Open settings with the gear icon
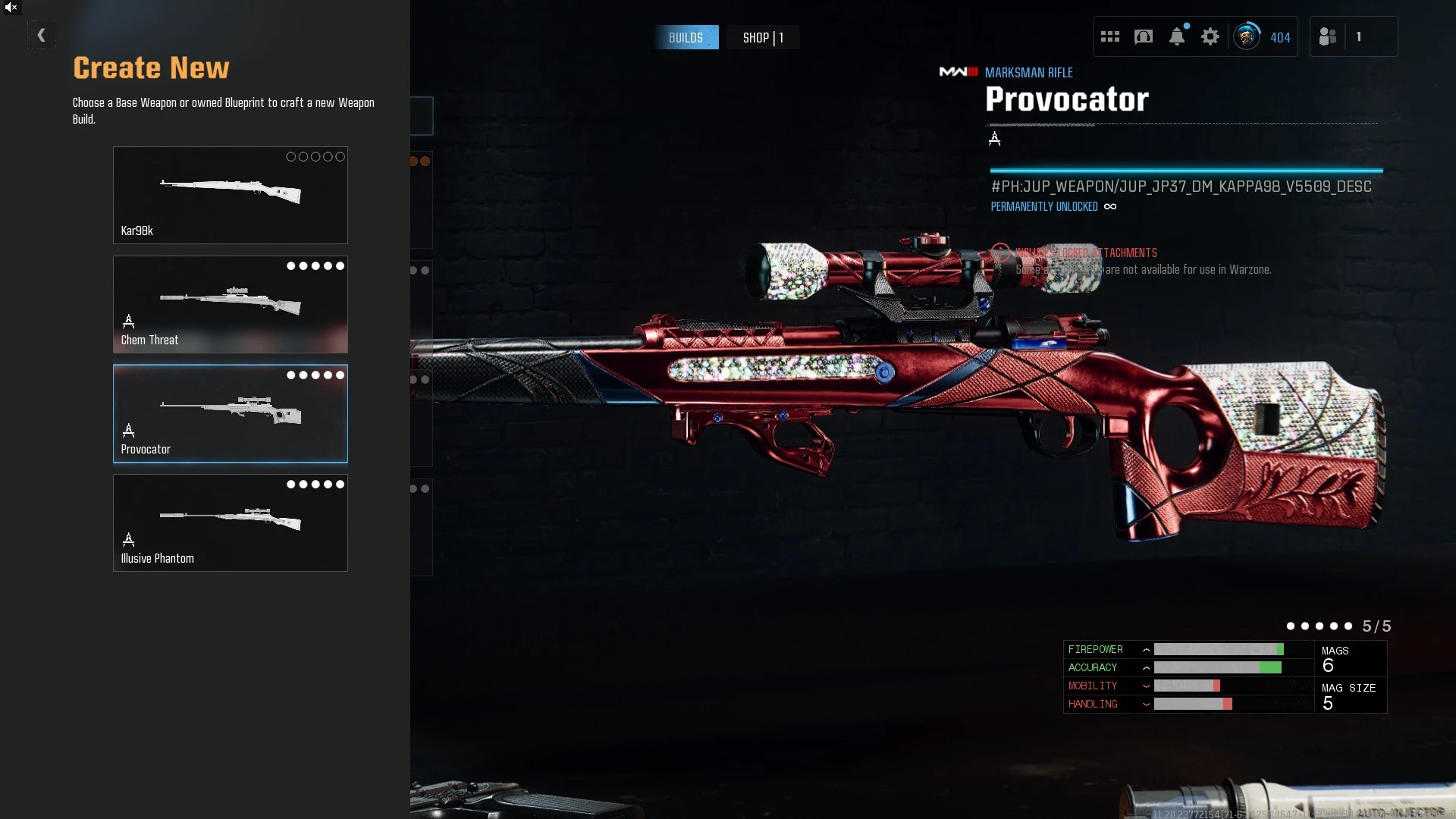This screenshot has width=1456, height=819. point(1210,36)
